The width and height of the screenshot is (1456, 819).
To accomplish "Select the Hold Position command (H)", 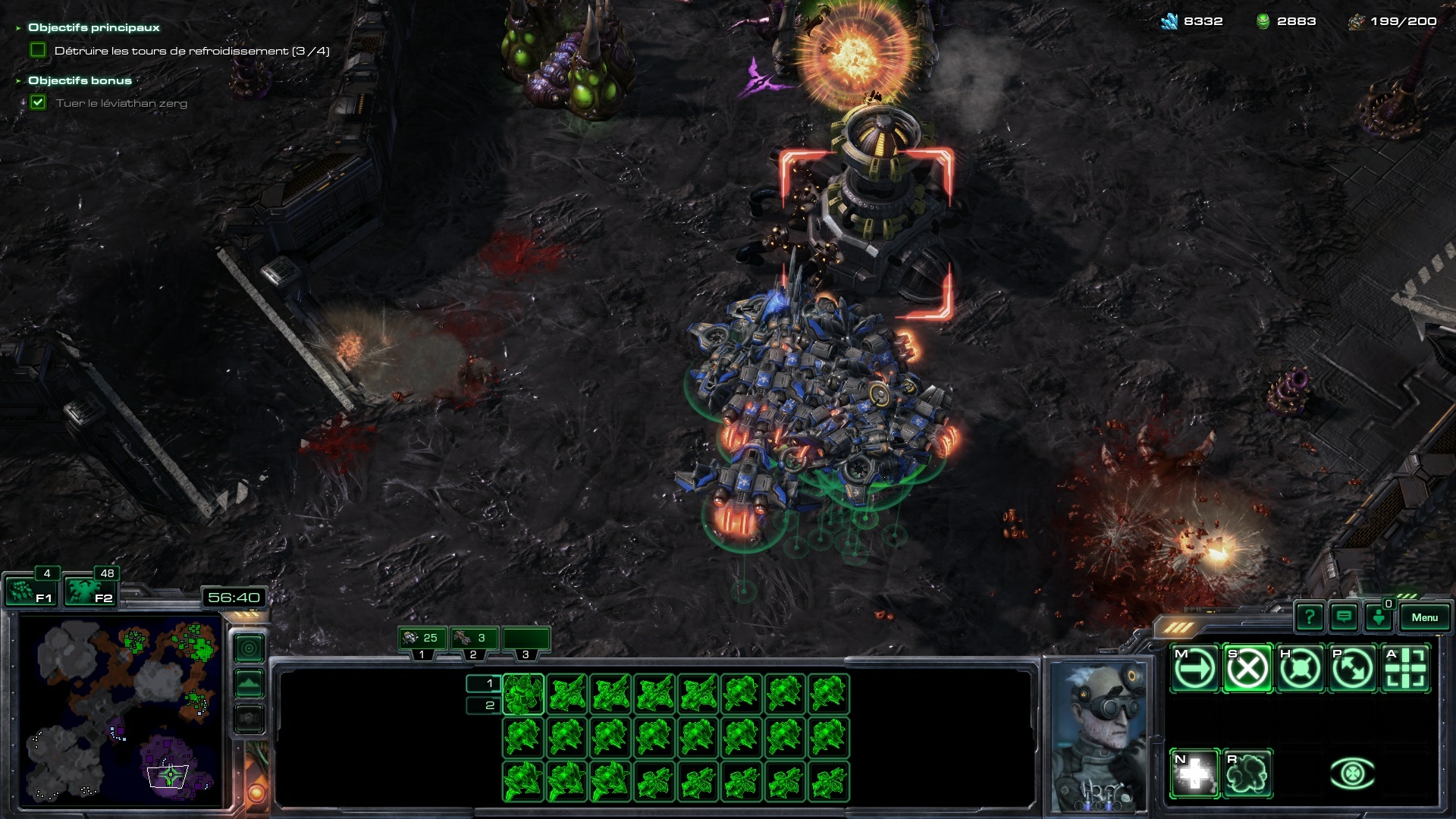I will 1300,669.
